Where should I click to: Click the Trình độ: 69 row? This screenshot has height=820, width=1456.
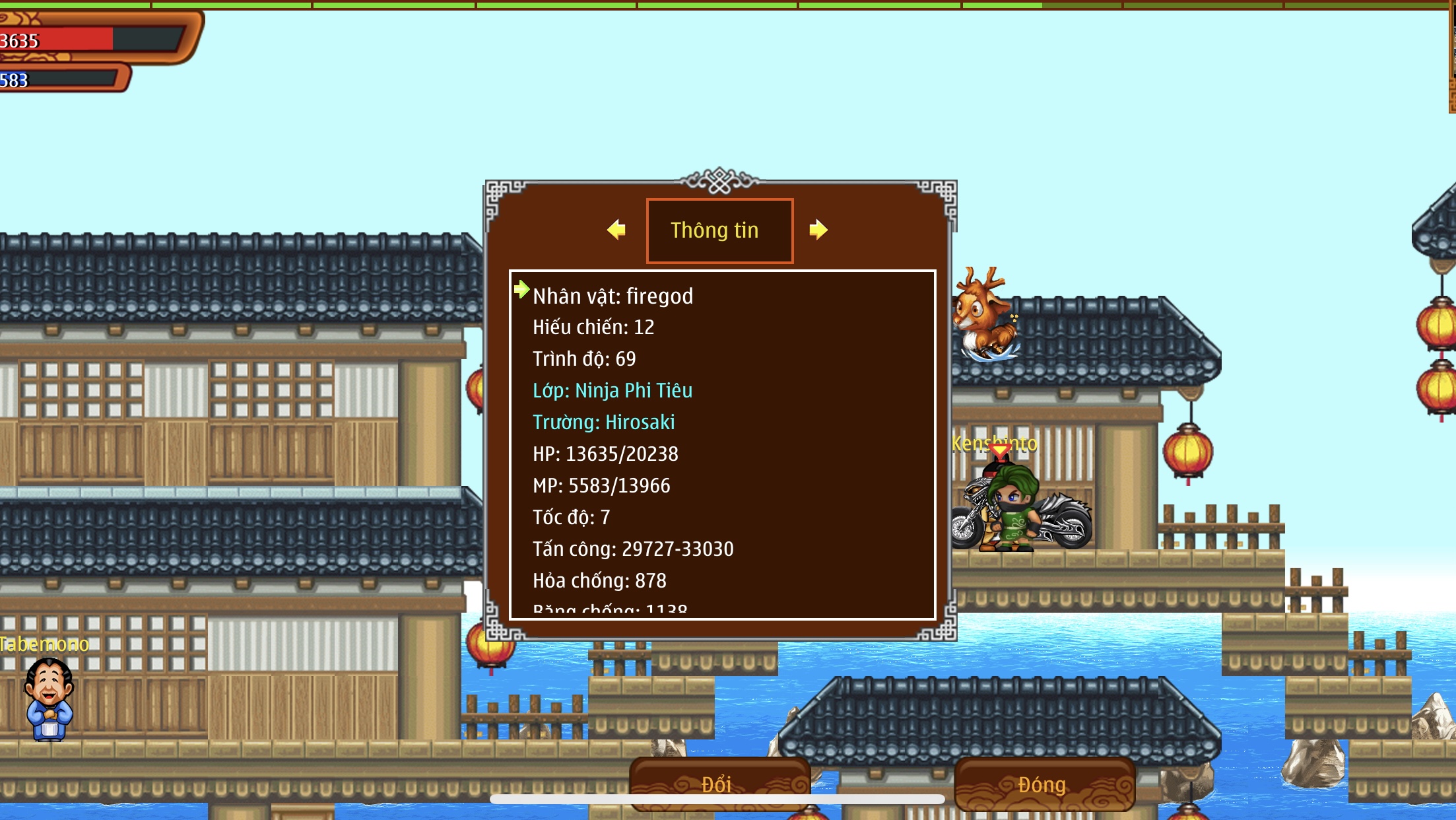[584, 359]
